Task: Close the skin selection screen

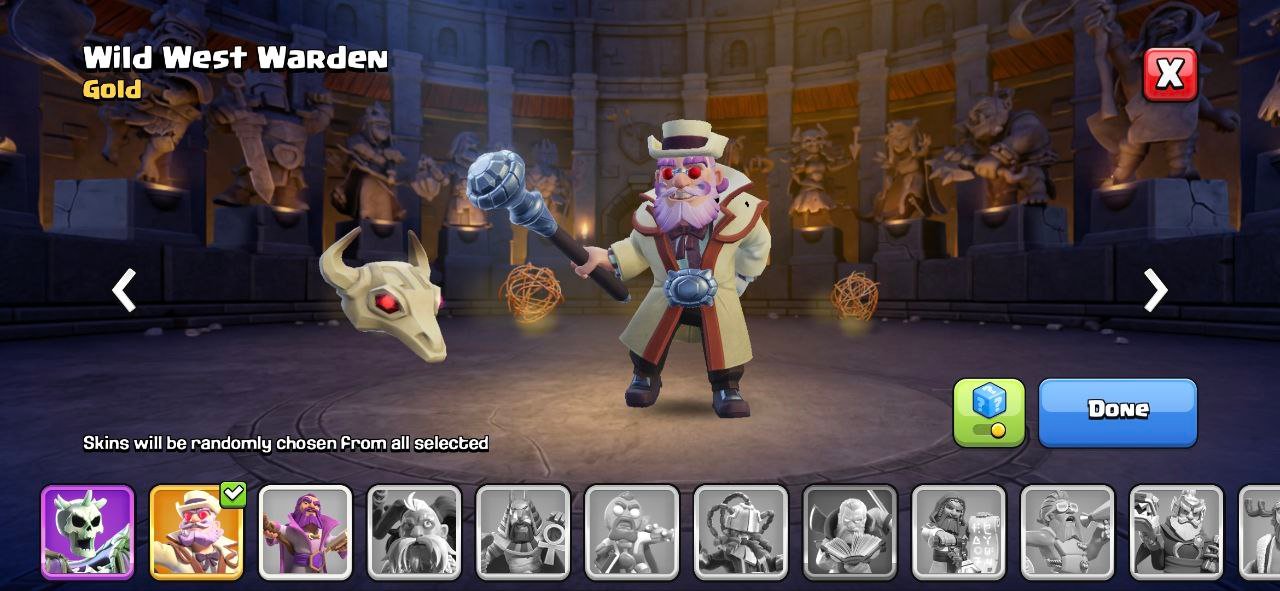Action: coord(1169,74)
